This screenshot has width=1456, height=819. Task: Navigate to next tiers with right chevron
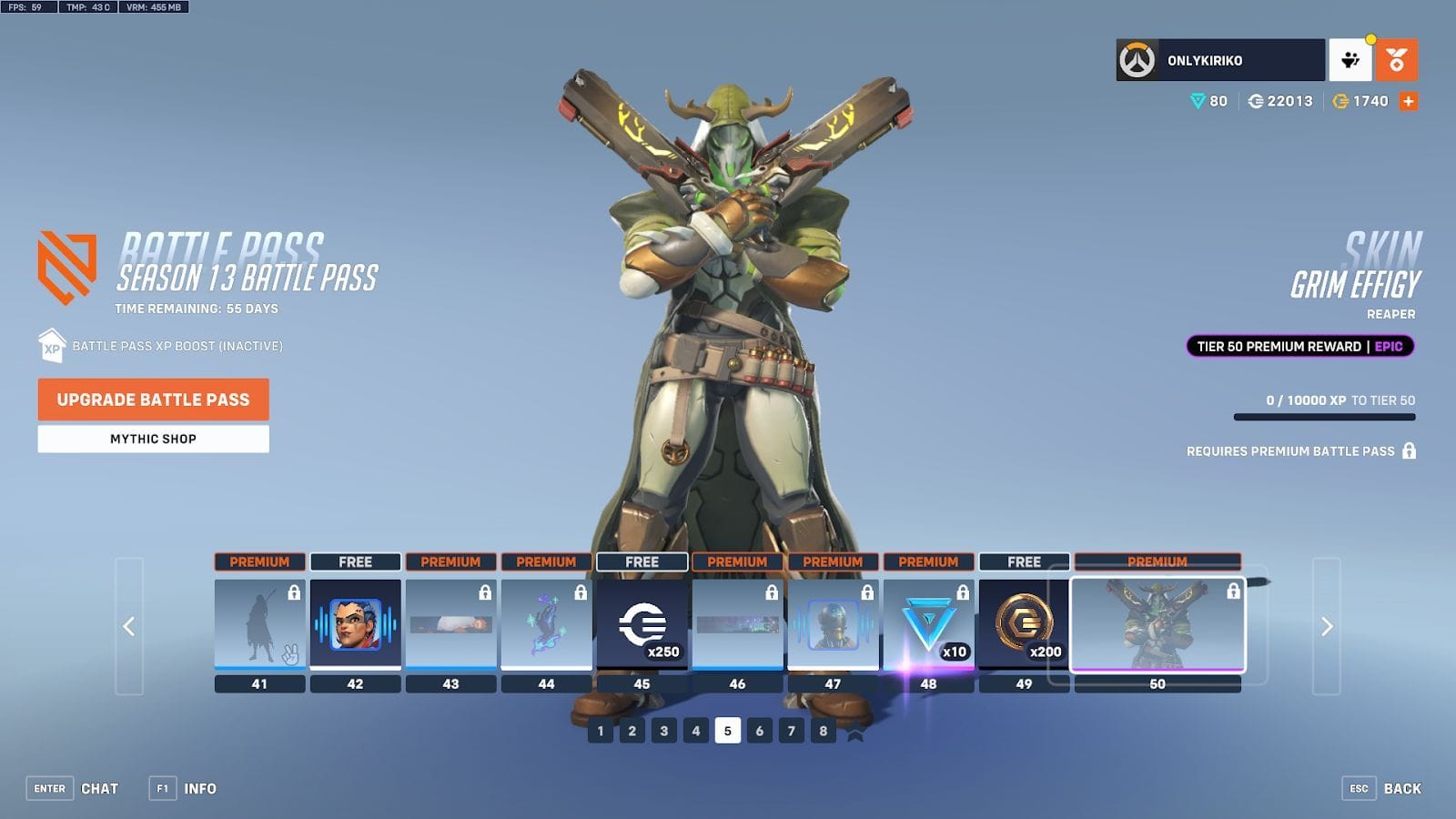1328,626
